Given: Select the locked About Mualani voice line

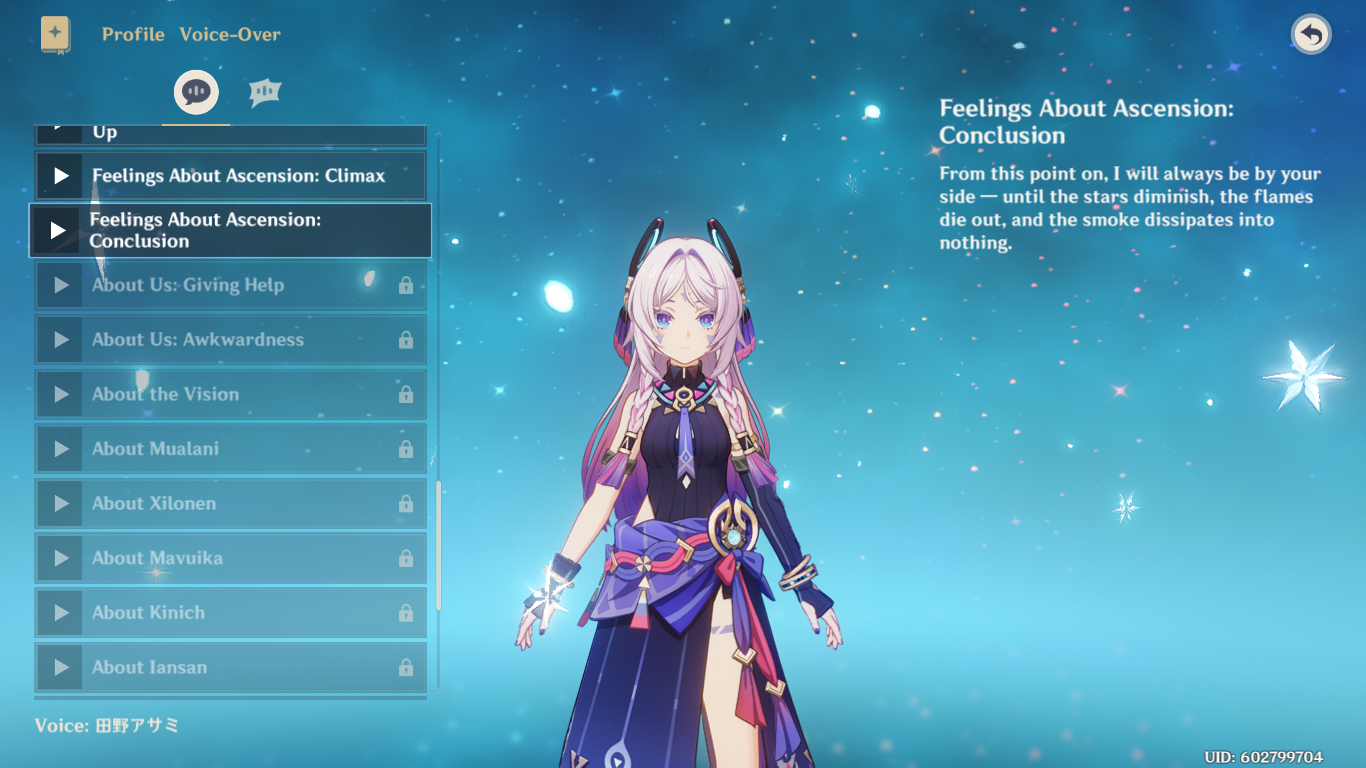Looking at the screenshot, I should [230, 449].
